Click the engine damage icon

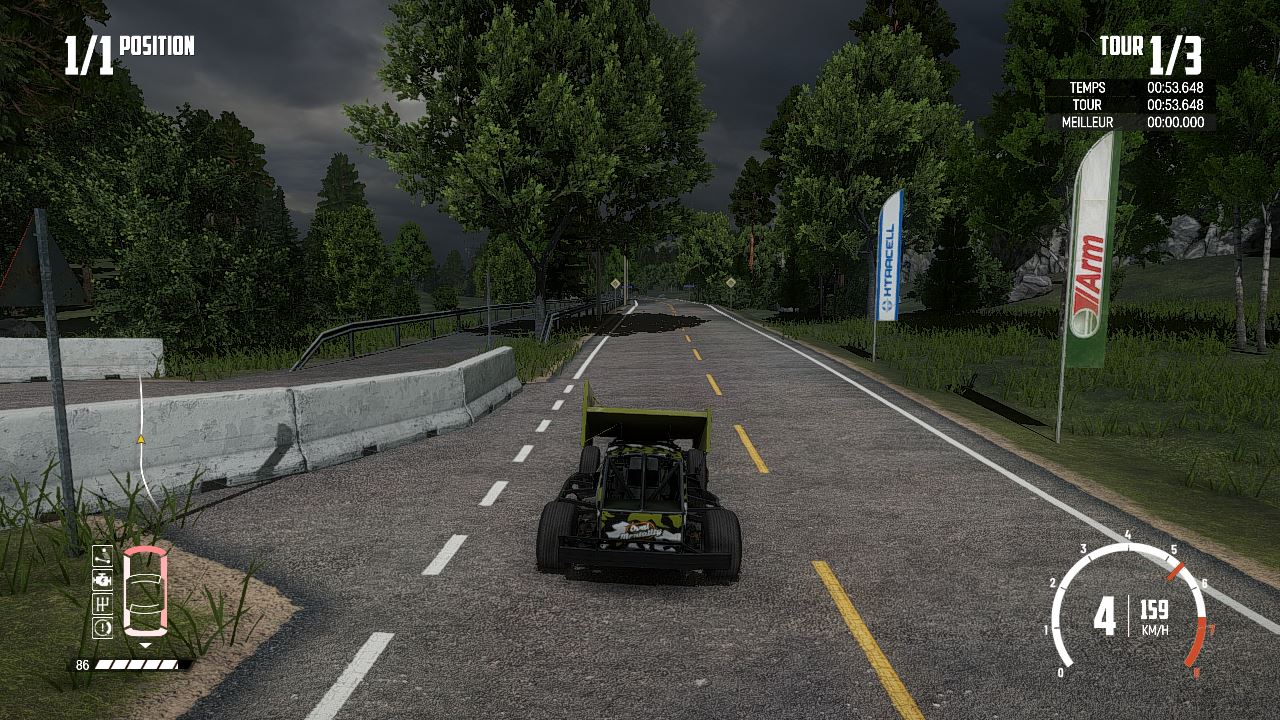(x=102, y=579)
